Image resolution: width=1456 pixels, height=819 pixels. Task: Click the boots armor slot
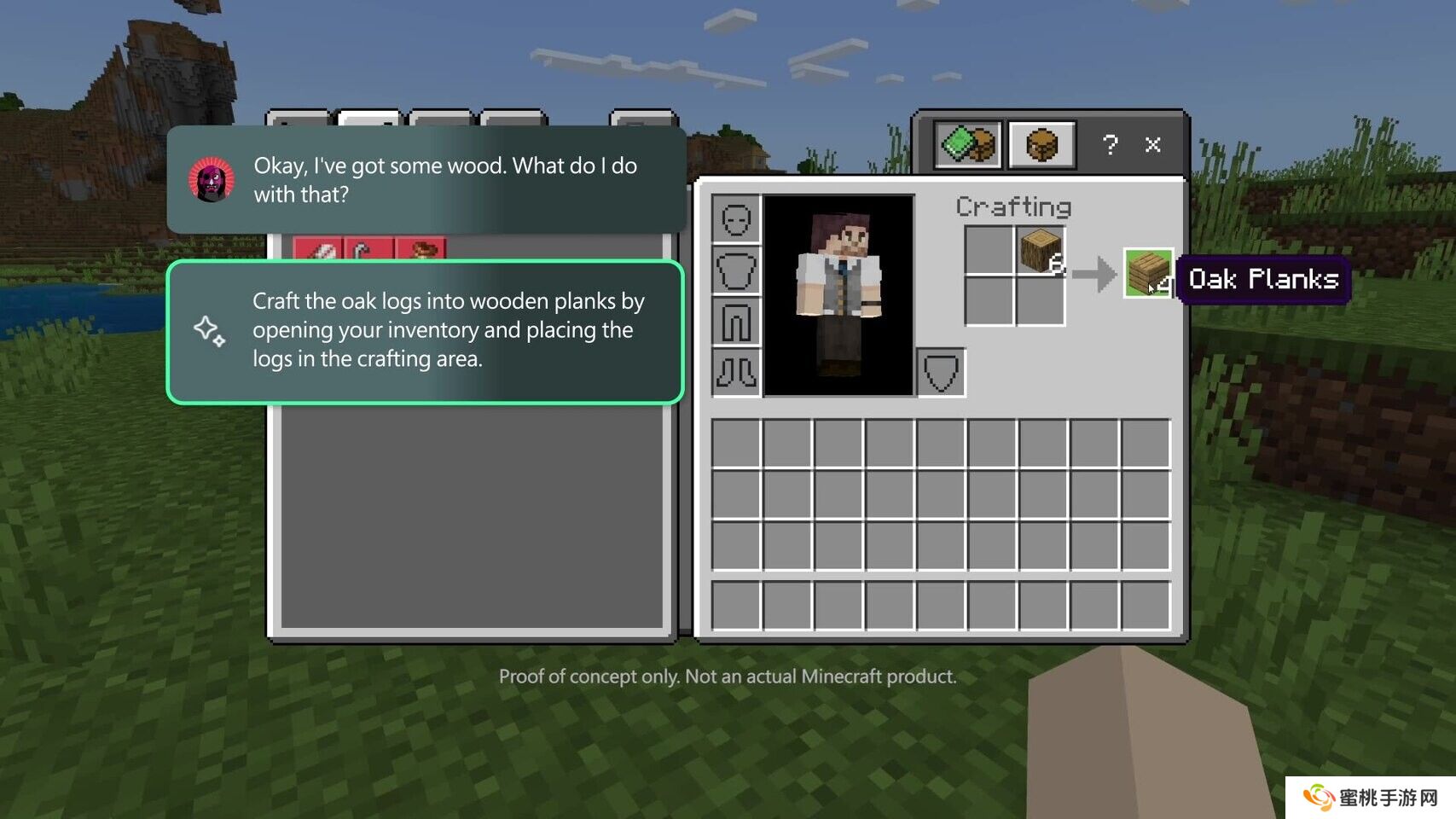click(x=736, y=373)
